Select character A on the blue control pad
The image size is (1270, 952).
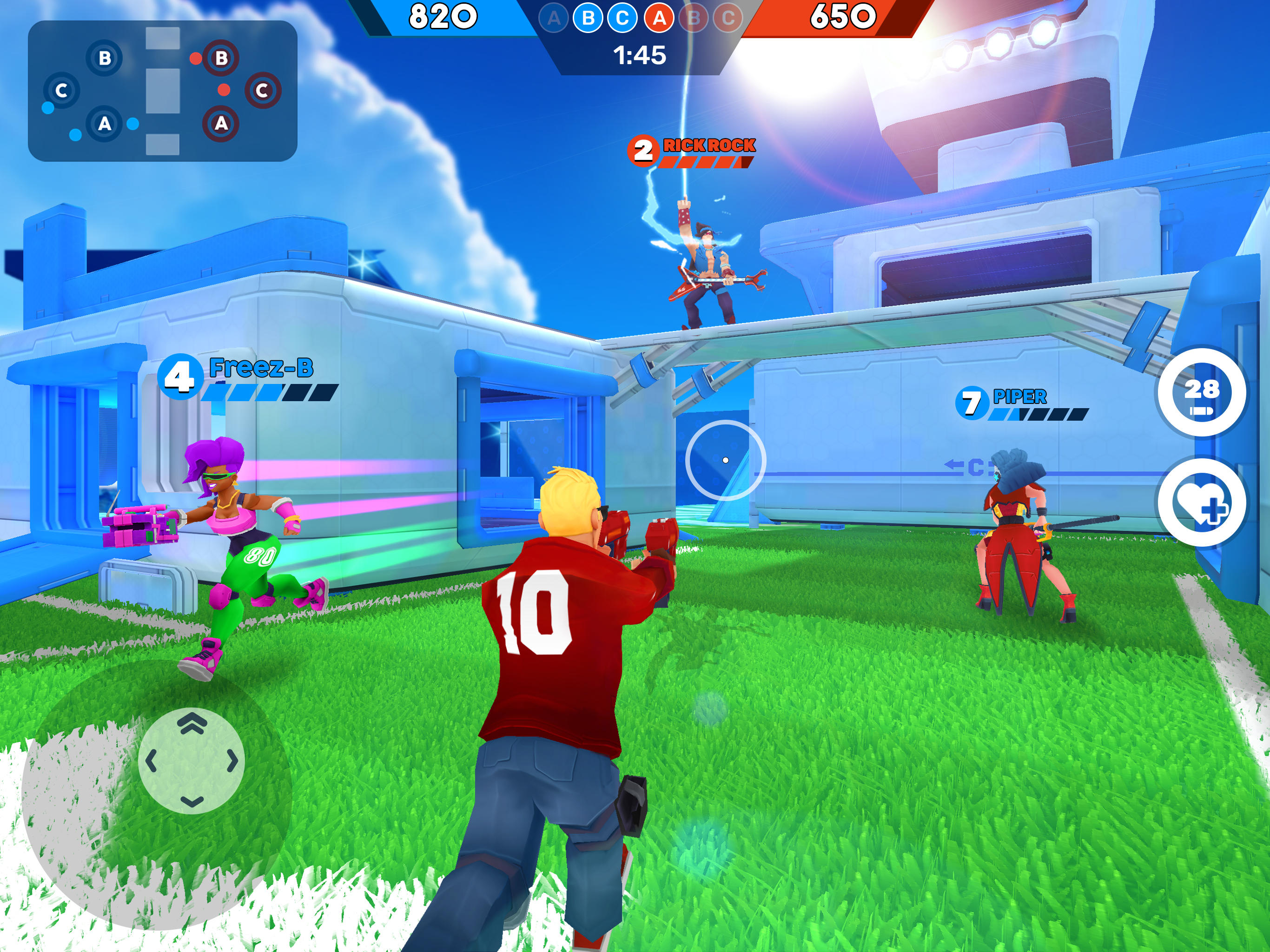click(x=105, y=125)
